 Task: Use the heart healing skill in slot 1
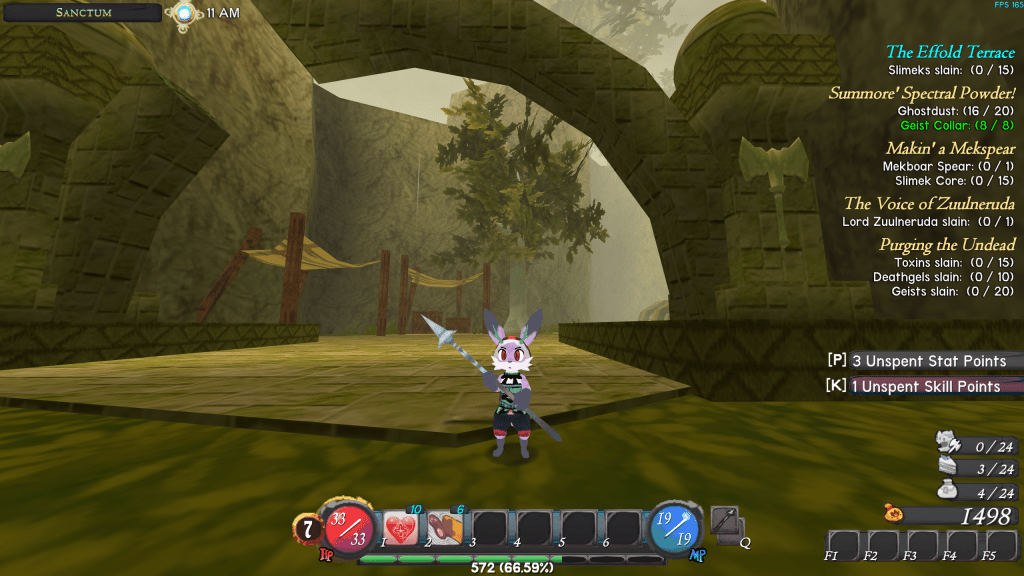click(x=401, y=527)
